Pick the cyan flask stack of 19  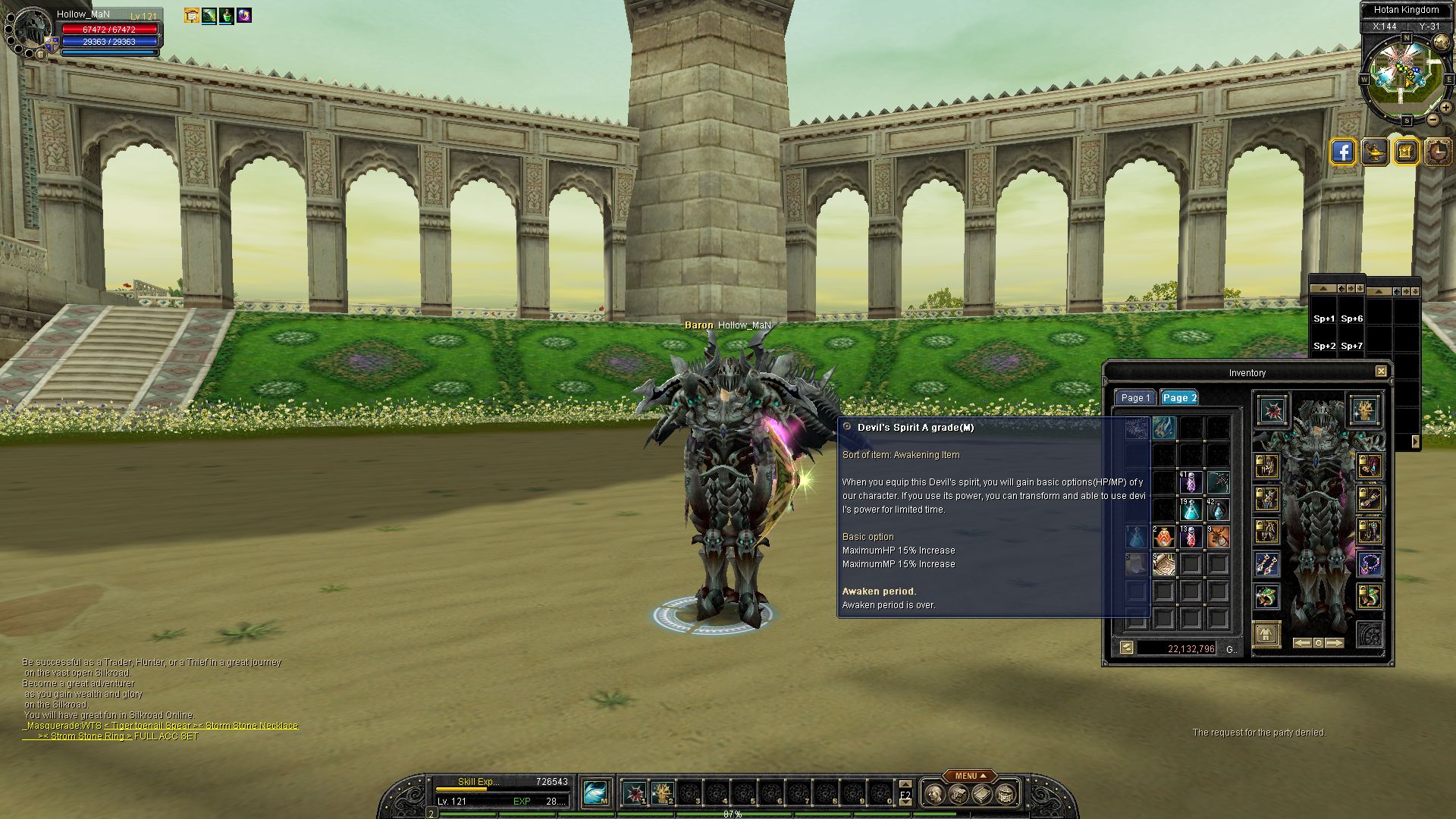tap(1191, 510)
